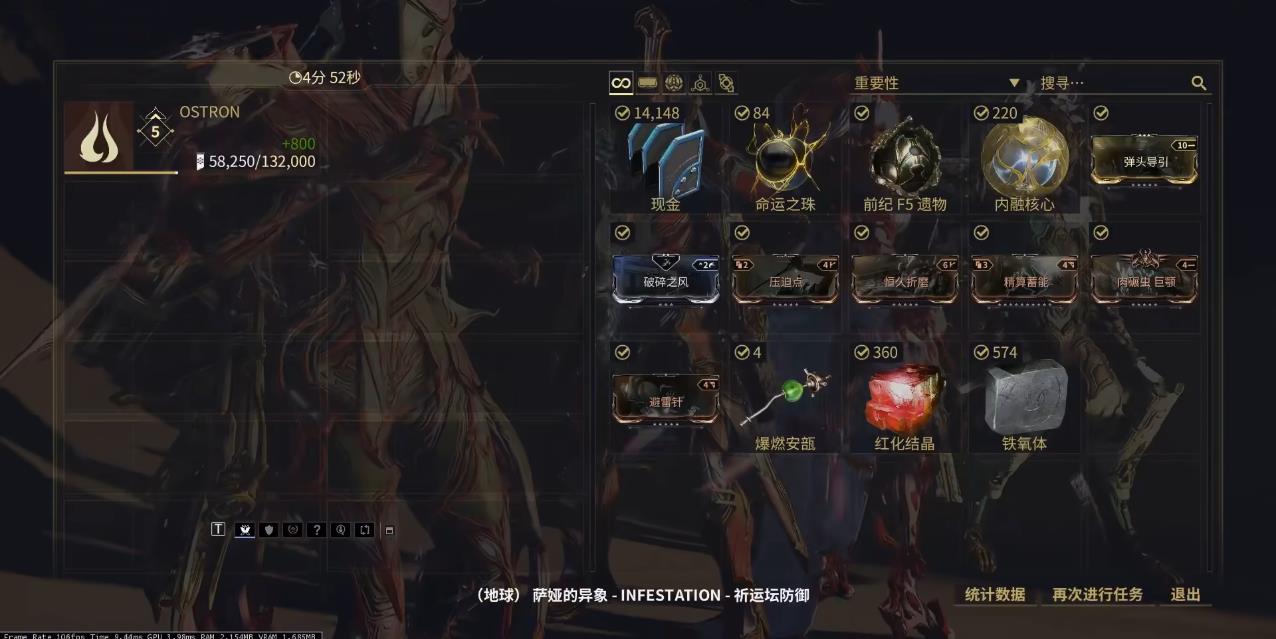The width and height of the screenshot is (1276, 639).
Task: Select the infinity all-rewards filter tab
Action: click(x=621, y=83)
